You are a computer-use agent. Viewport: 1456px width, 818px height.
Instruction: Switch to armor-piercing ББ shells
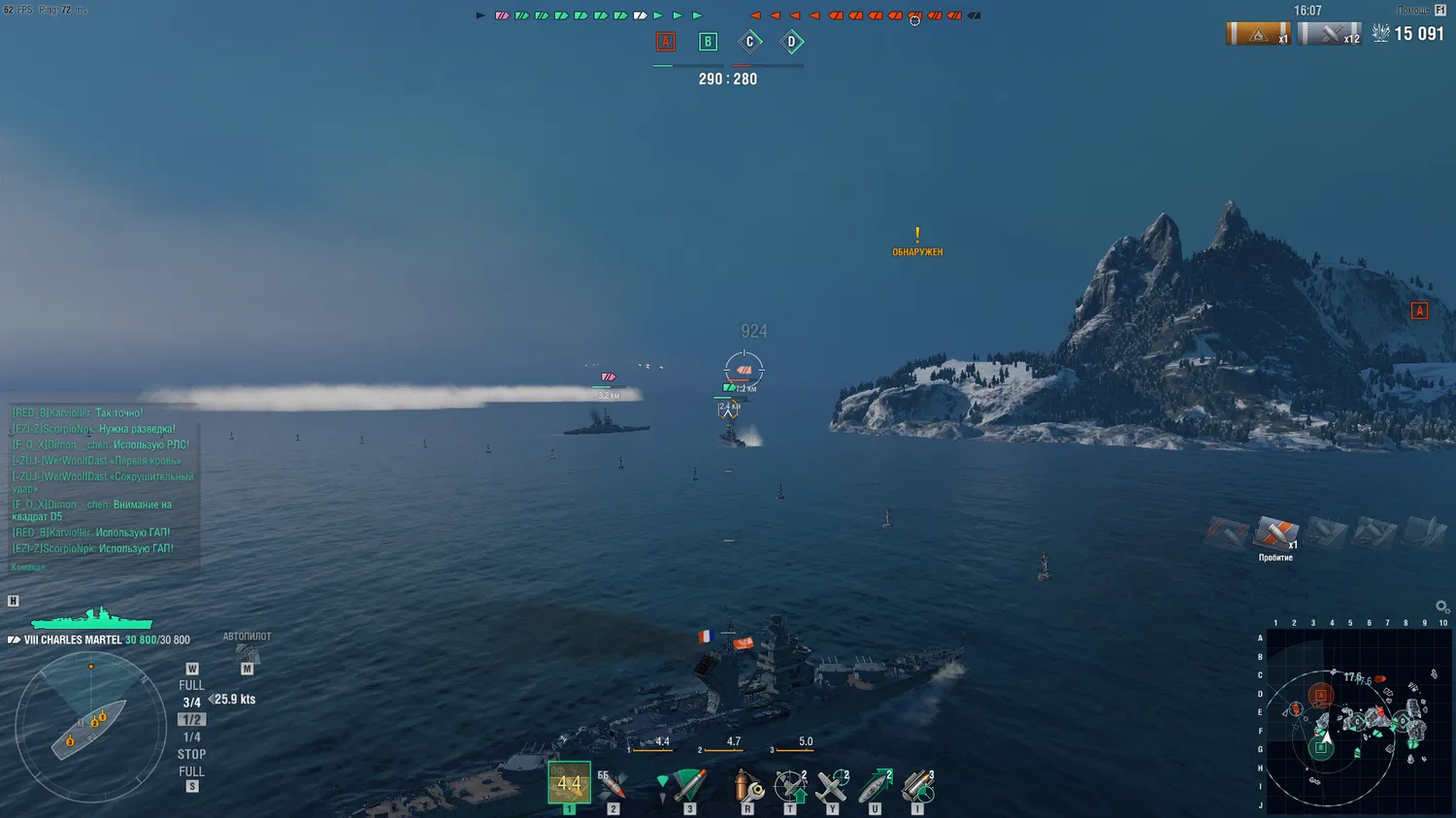point(612,784)
